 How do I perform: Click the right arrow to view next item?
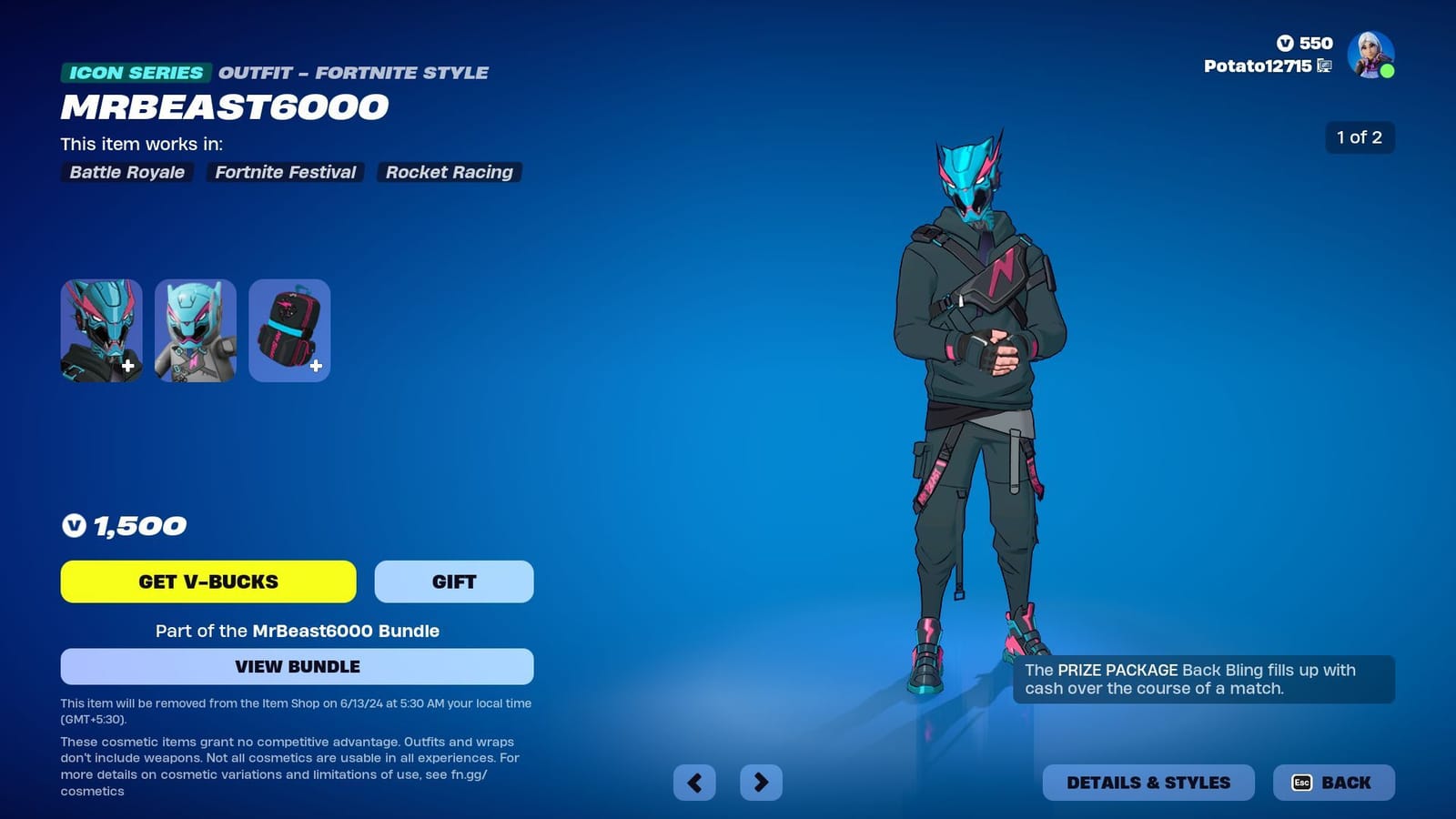pos(763,782)
